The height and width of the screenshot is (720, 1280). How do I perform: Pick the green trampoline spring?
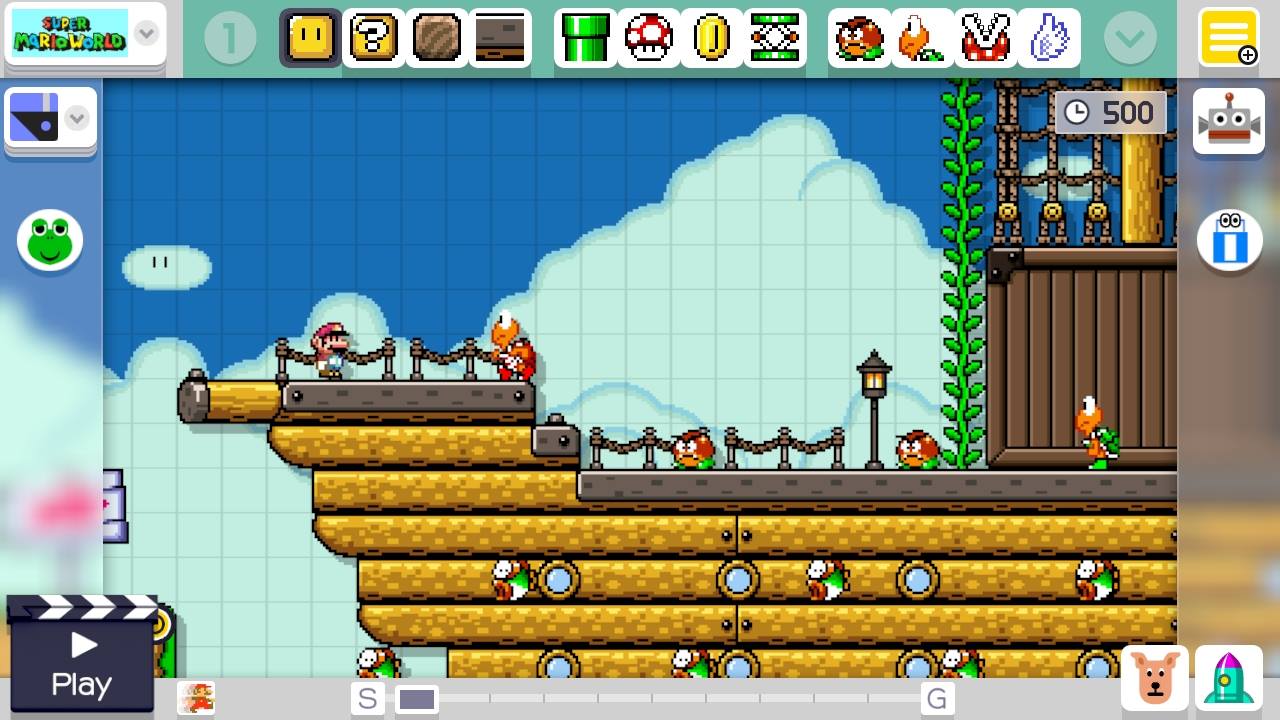(x=774, y=38)
